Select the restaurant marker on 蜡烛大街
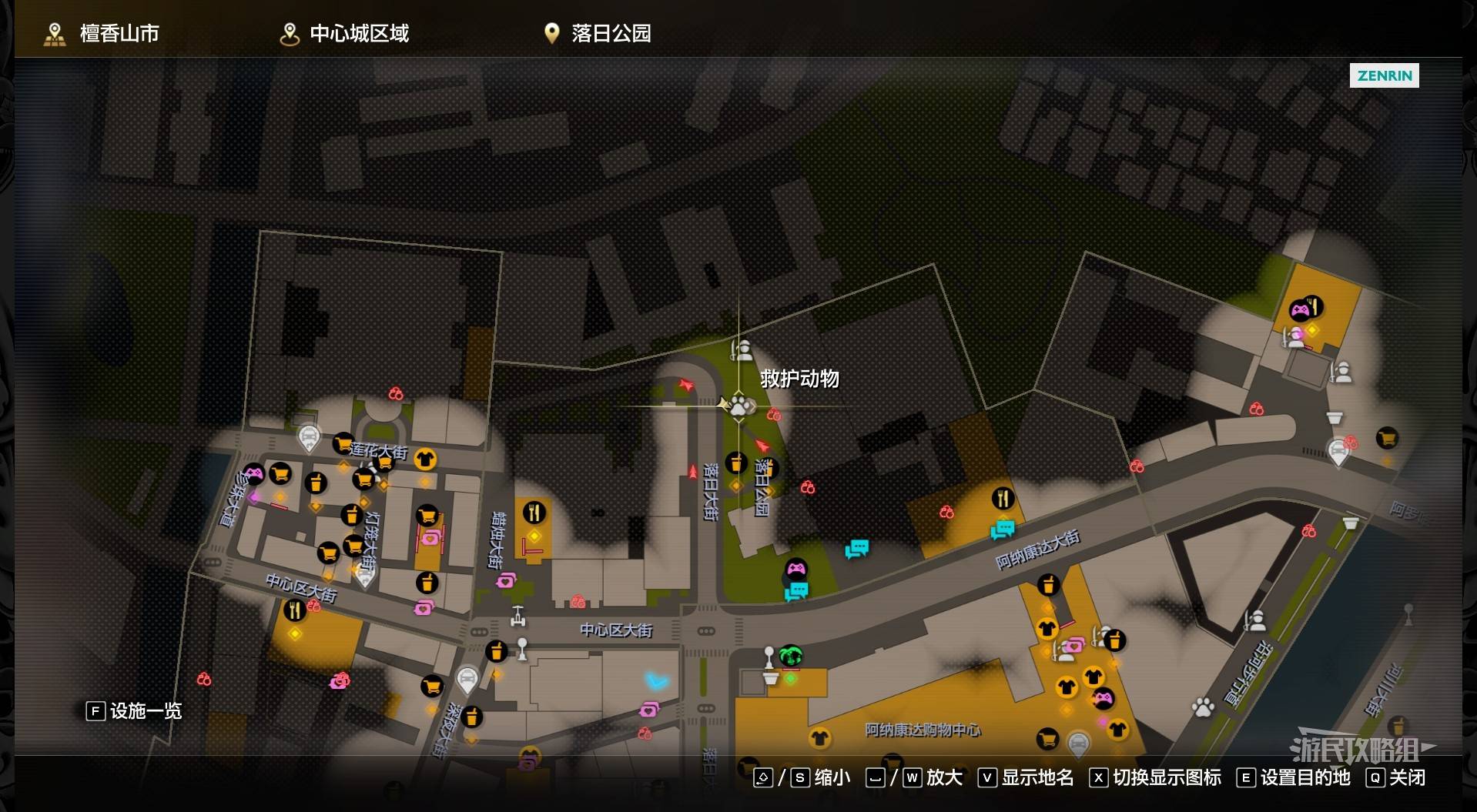The height and width of the screenshot is (812, 1477). pyautogui.click(x=534, y=512)
